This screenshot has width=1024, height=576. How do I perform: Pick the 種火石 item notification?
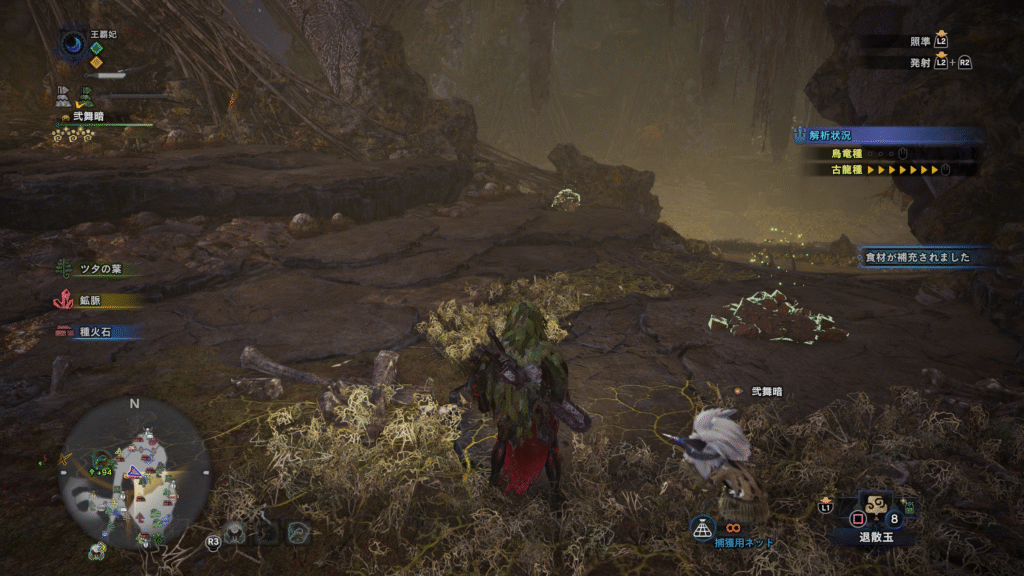click(92, 331)
